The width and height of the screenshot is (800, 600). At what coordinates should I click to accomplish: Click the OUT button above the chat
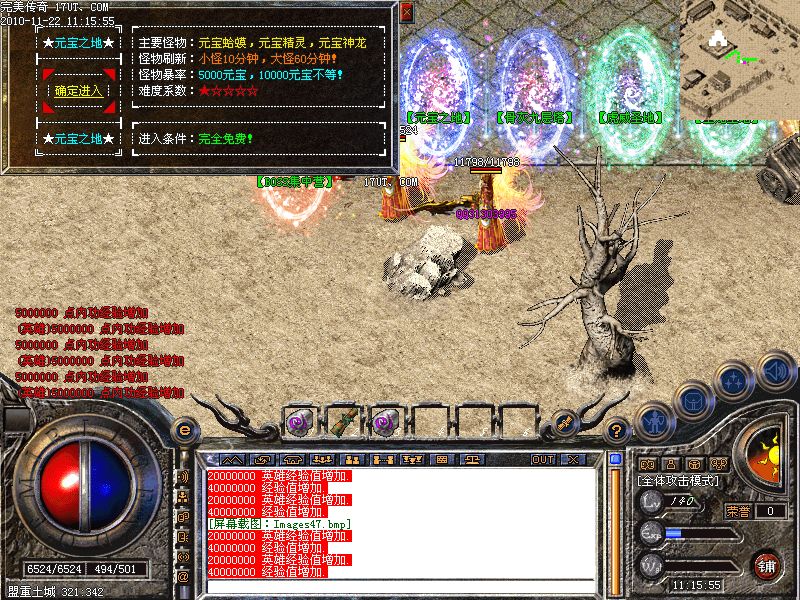[x=543, y=459]
